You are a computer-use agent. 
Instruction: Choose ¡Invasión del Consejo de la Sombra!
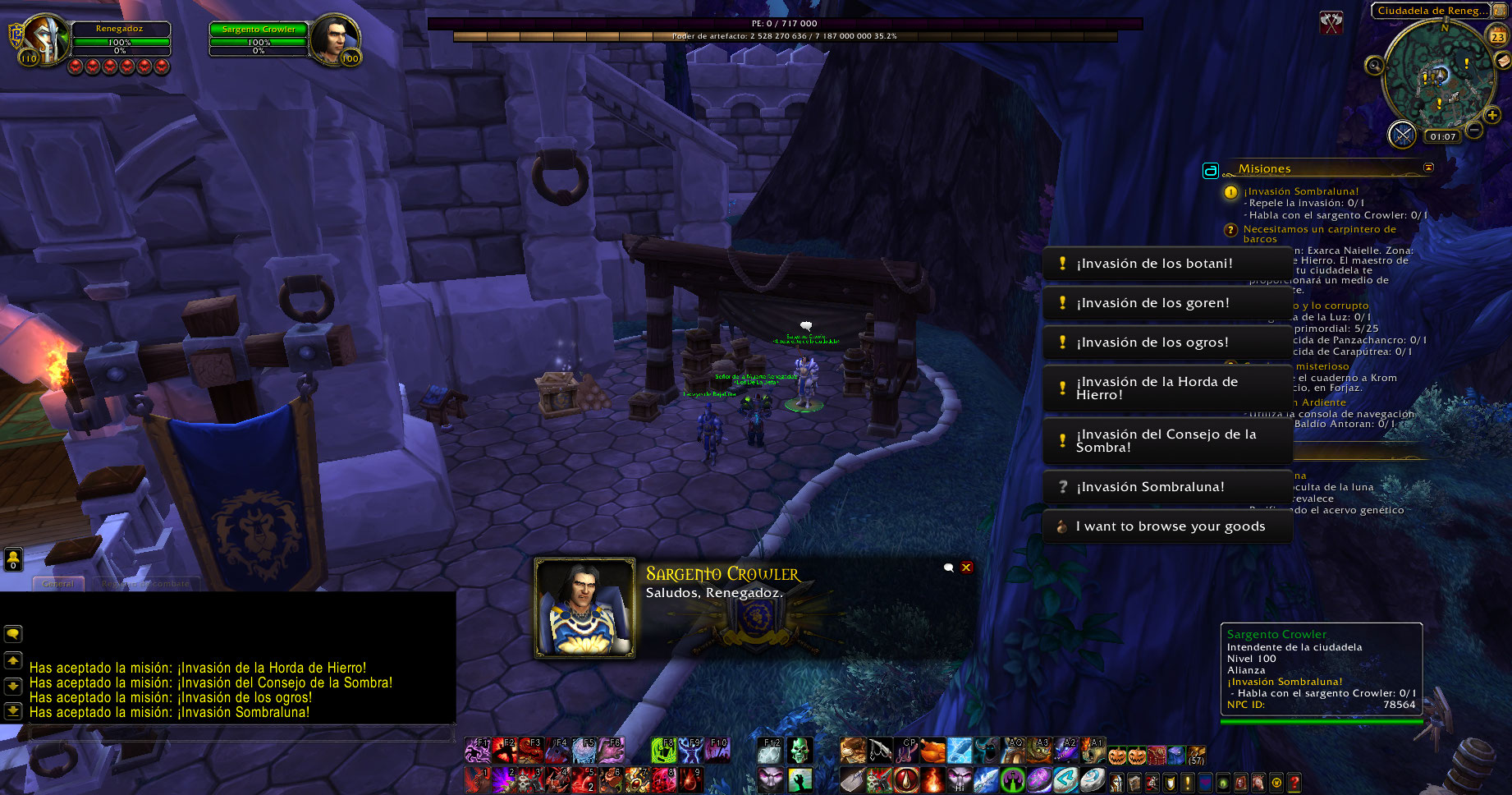(1166, 441)
